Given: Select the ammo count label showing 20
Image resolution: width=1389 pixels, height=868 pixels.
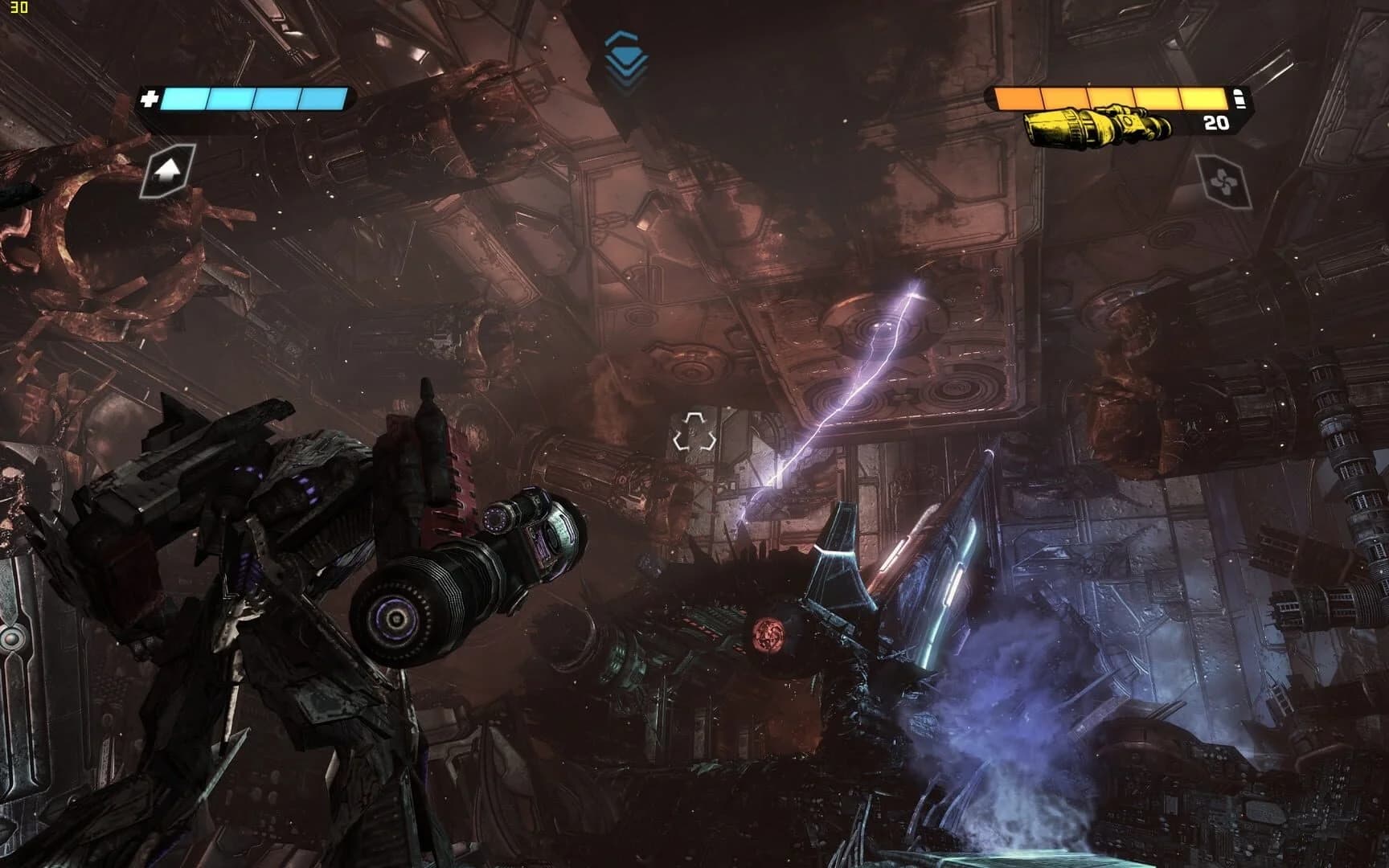Looking at the screenshot, I should 1215,125.
